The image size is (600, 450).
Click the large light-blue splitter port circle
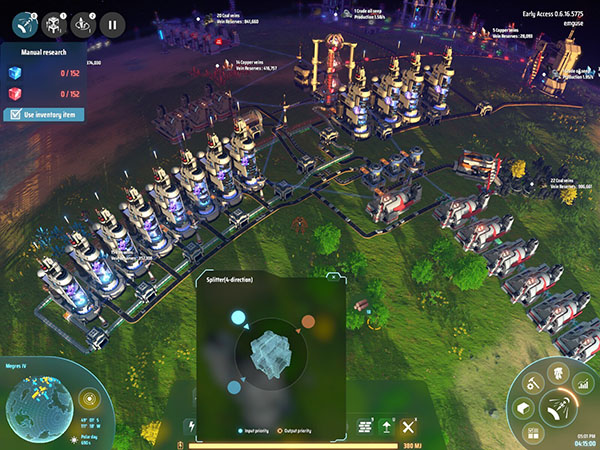click(x=239, y=319)
